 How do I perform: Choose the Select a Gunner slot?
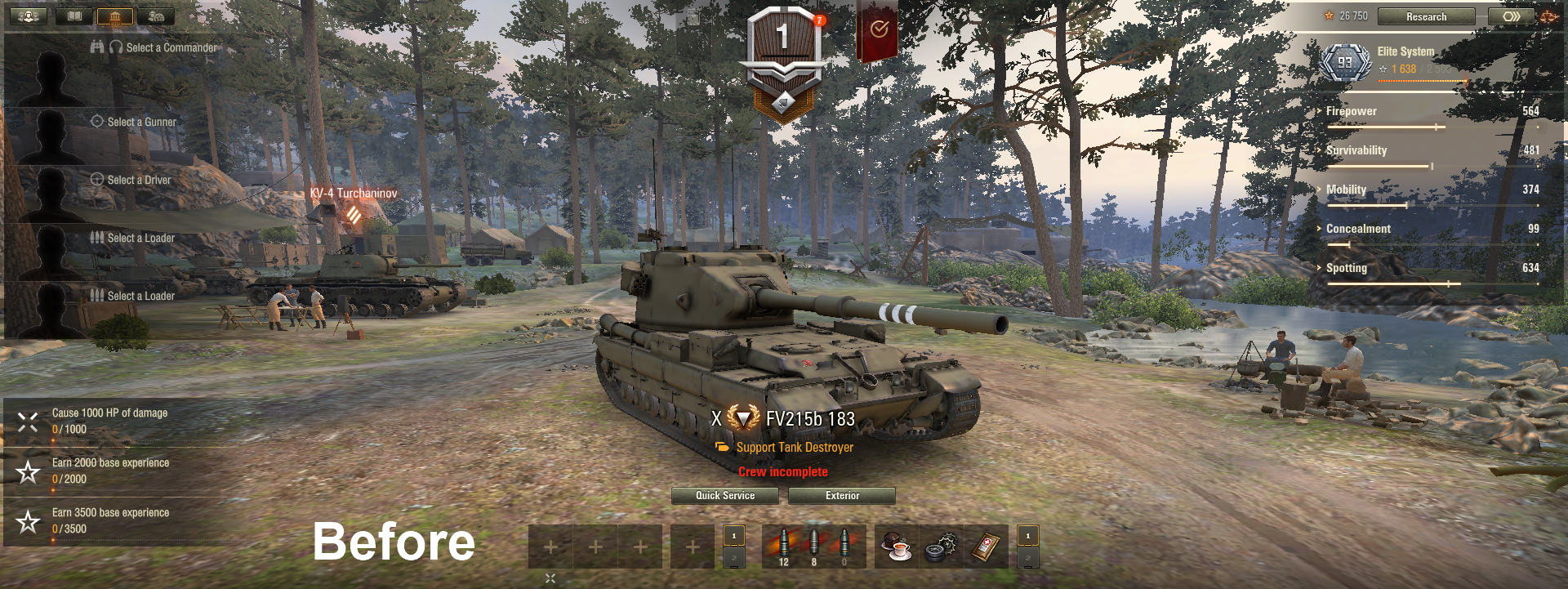pos(141,122)
